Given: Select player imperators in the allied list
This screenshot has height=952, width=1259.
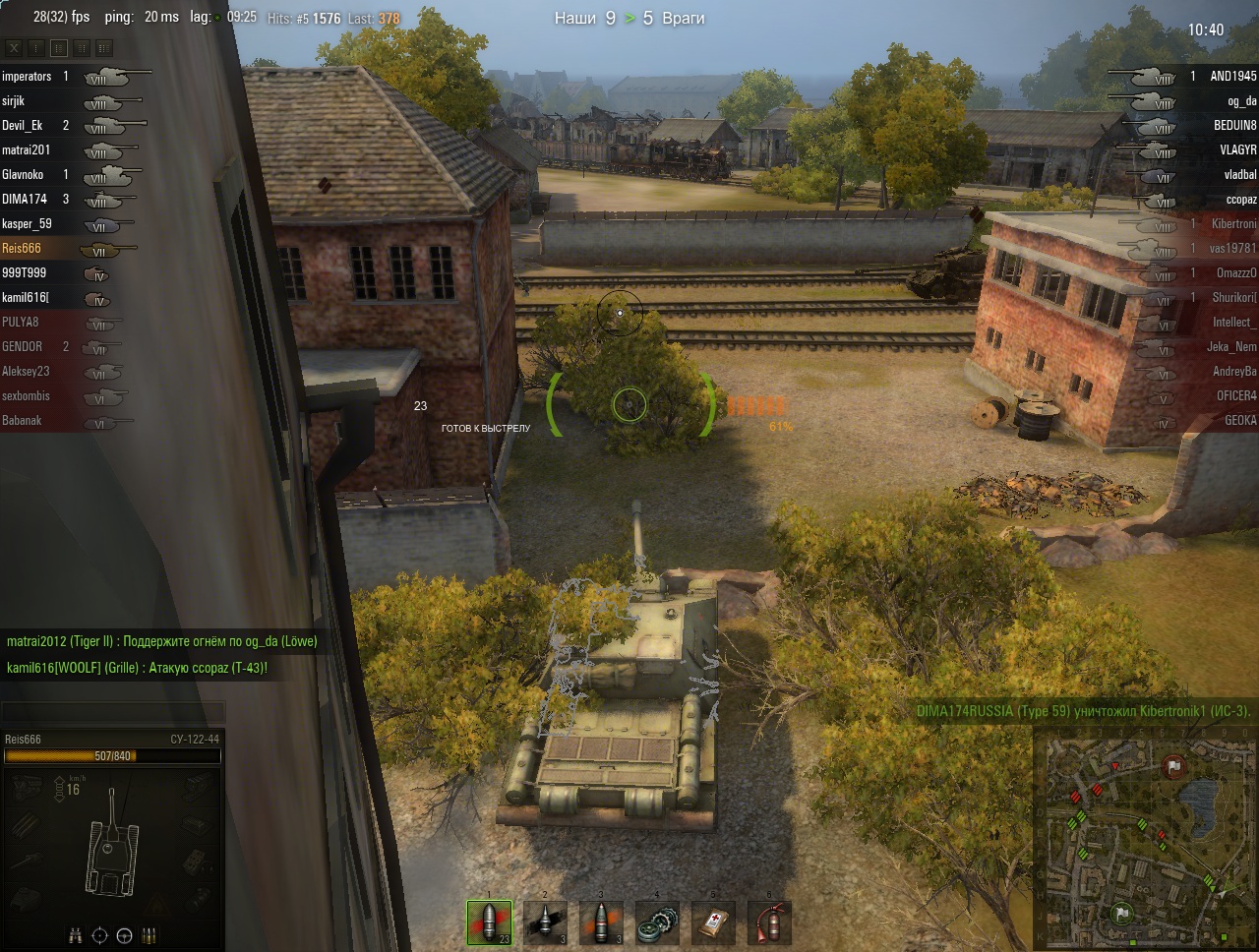Looking at the screenshot, I should (x=27, y=76).
